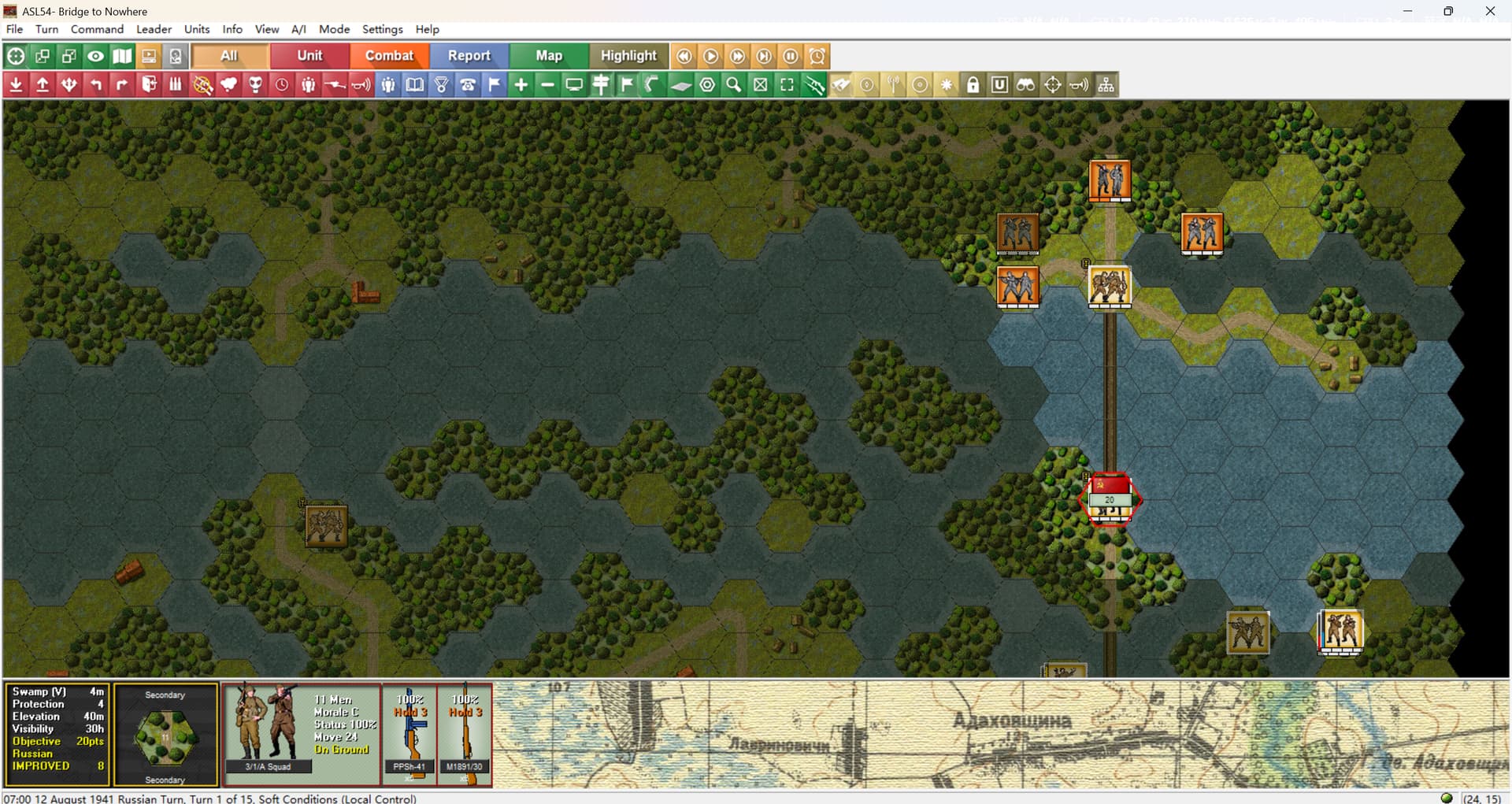Open the Settings menu in the menu bar
The image size is (1512, 804).
[x=382, y=29]
